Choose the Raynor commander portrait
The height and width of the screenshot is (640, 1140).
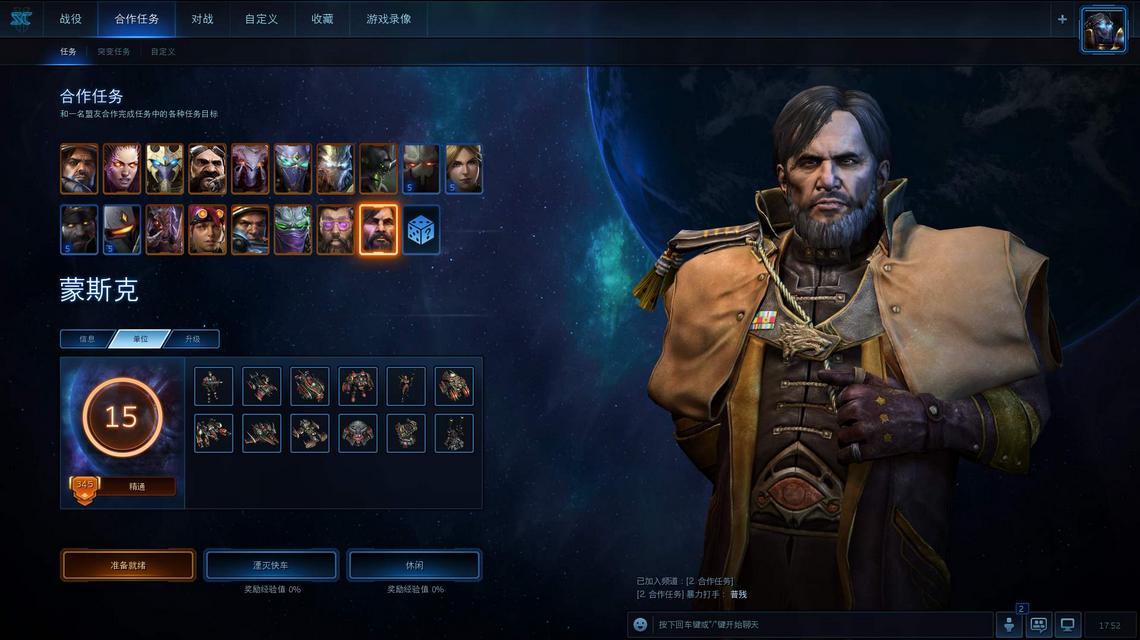[x=79, y=169]
